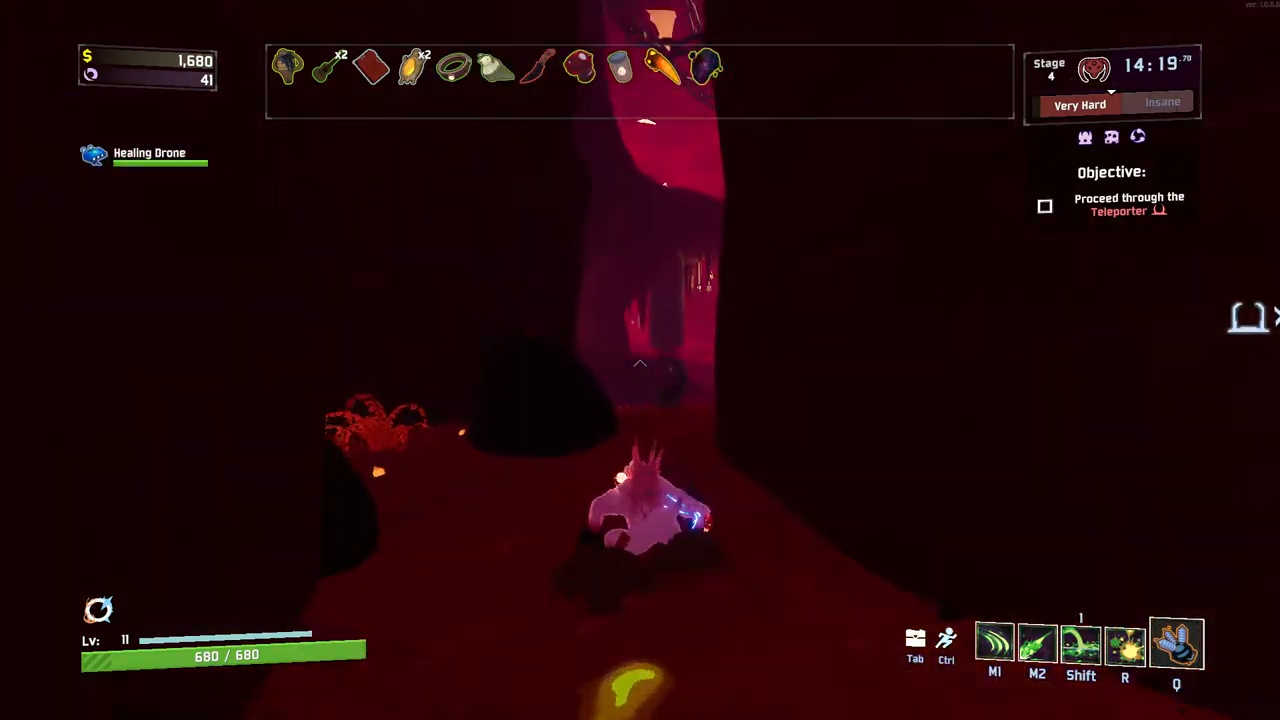Click the x2 stack counter on the Ukulele

tap(342, 56)
